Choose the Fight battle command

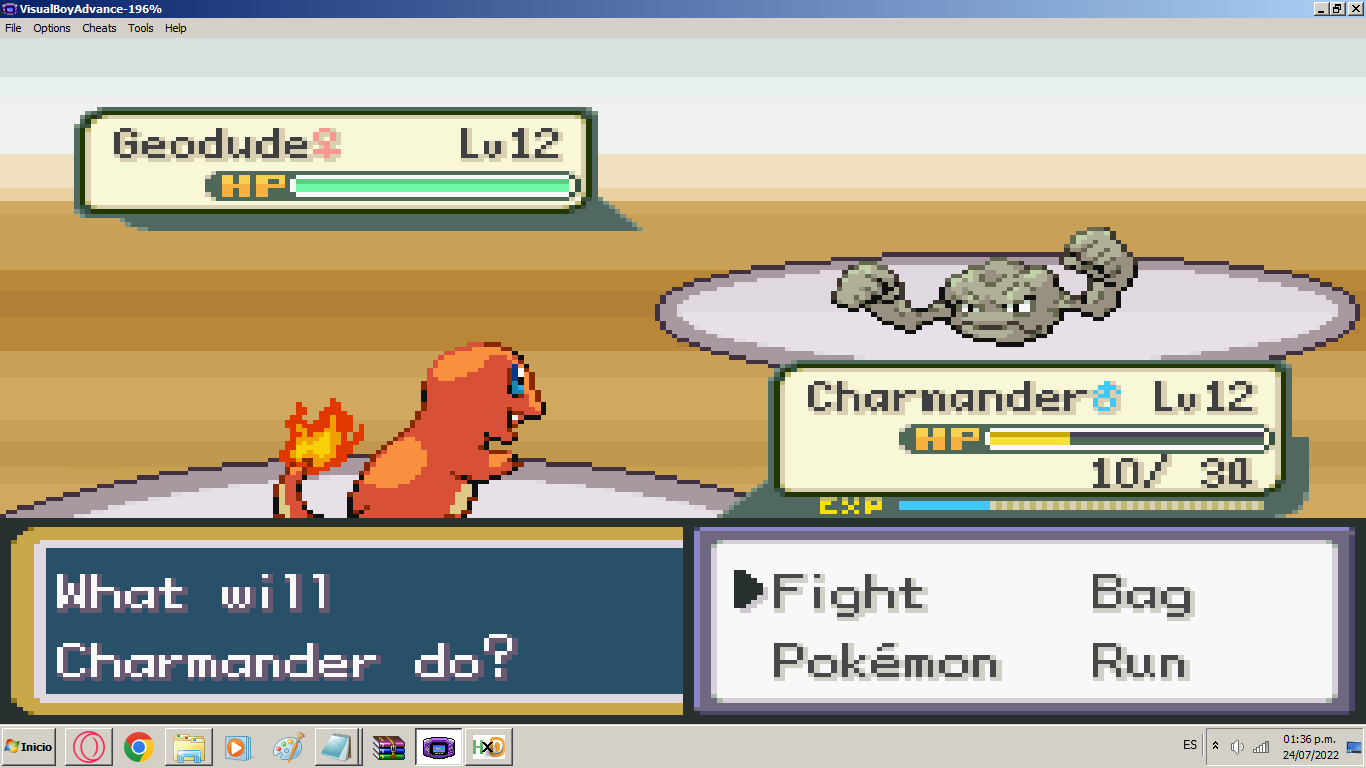pos(848,594)
